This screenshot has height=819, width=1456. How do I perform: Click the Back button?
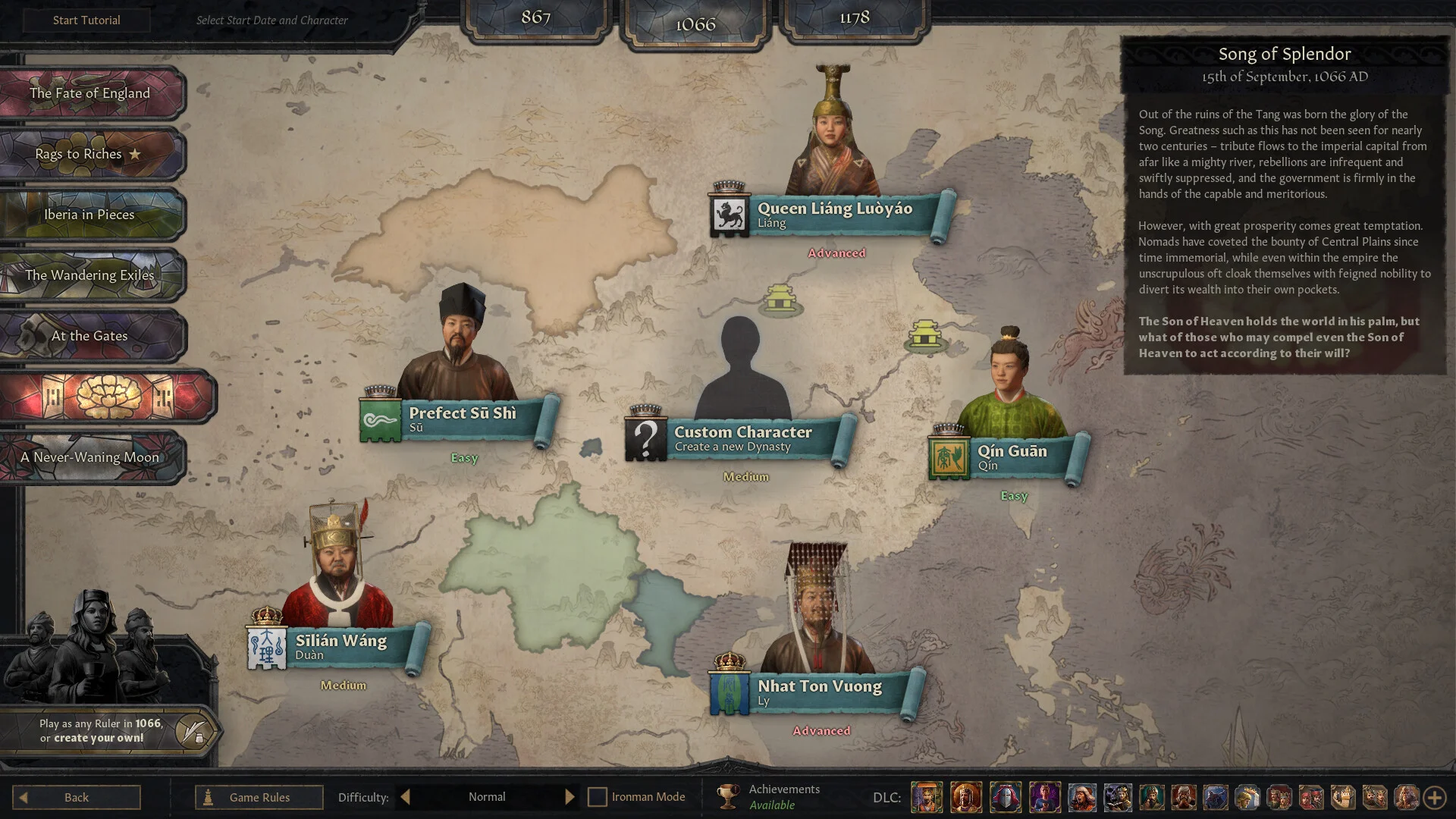(76, 797)
